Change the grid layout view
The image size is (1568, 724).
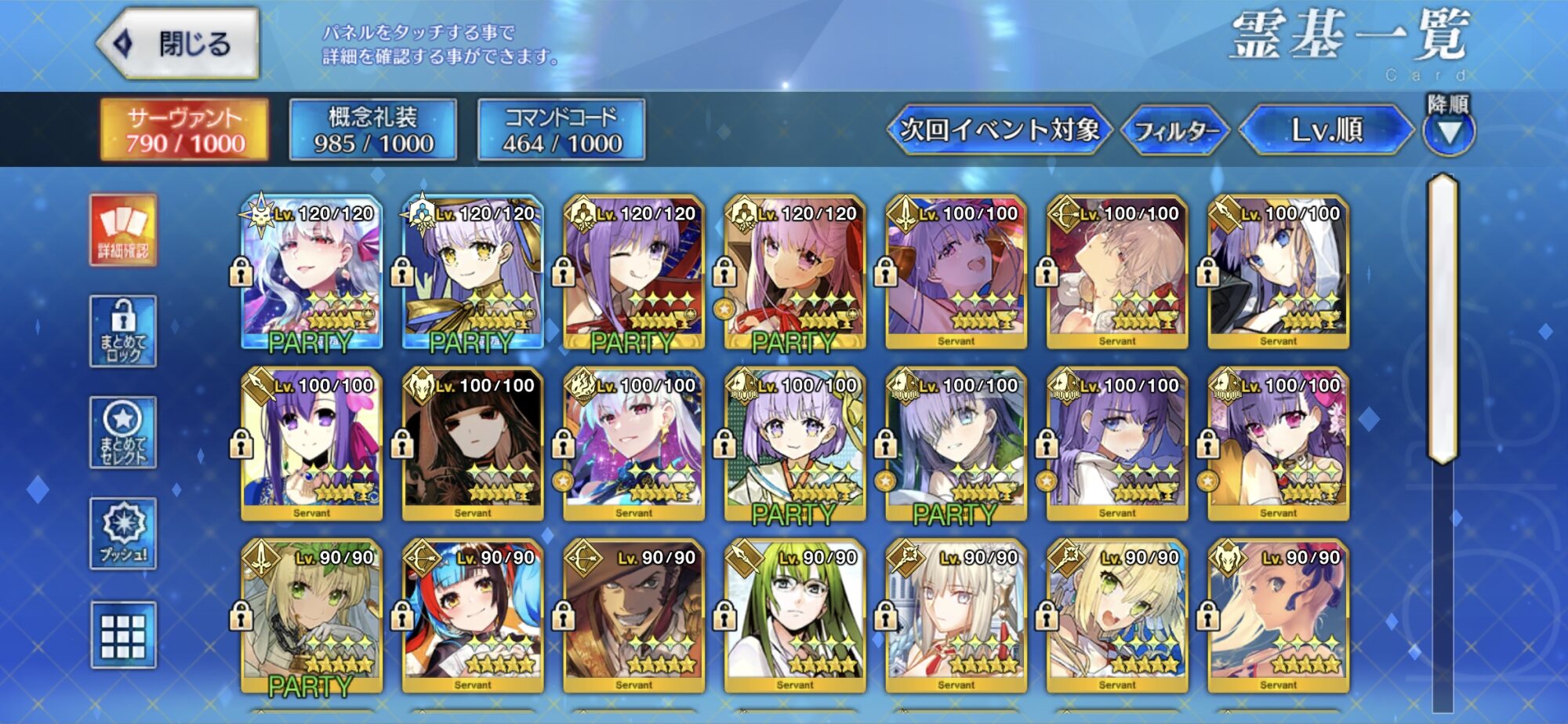(123, 635)
